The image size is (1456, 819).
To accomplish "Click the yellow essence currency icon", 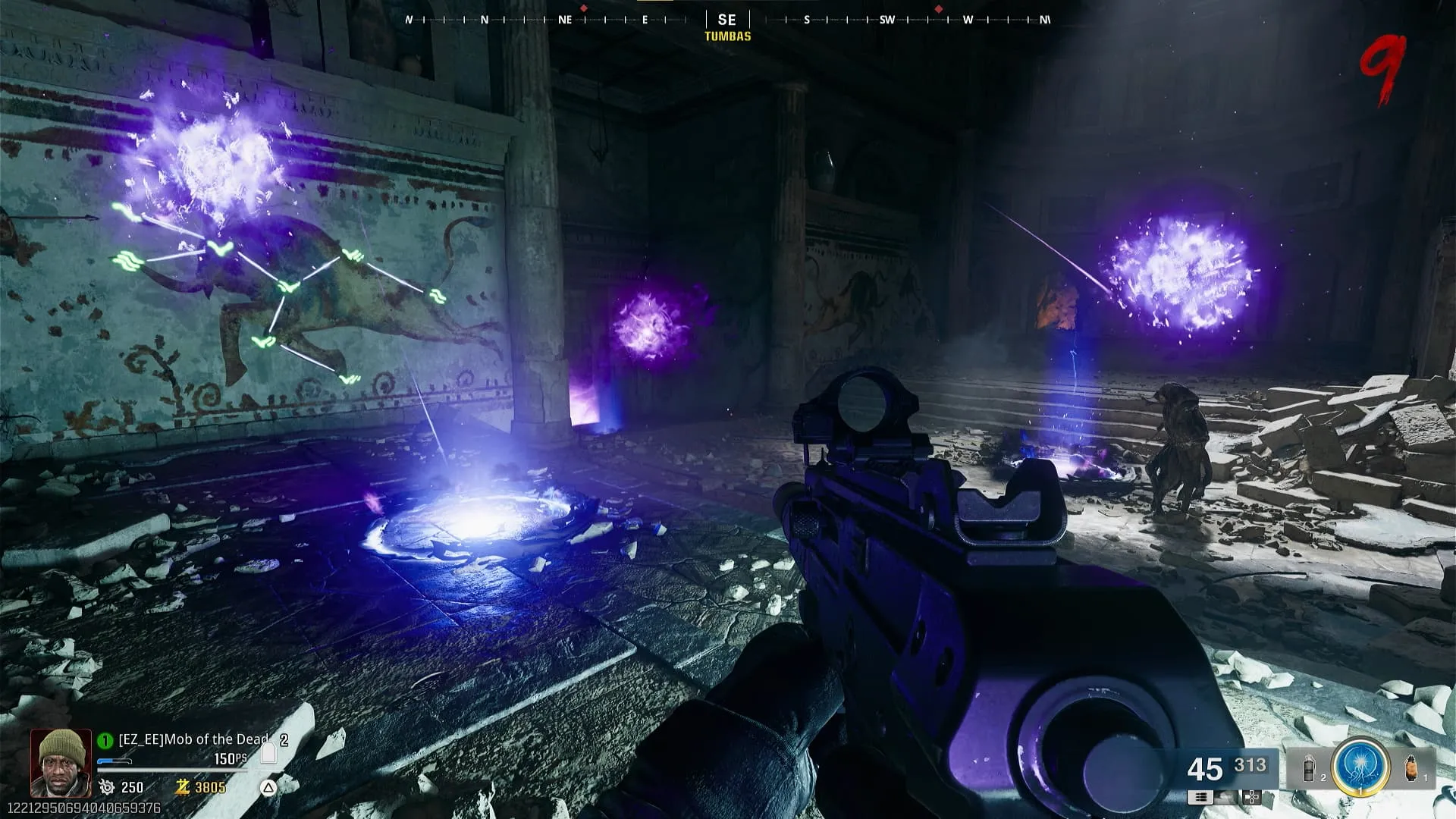I will [x=182, y=787].
